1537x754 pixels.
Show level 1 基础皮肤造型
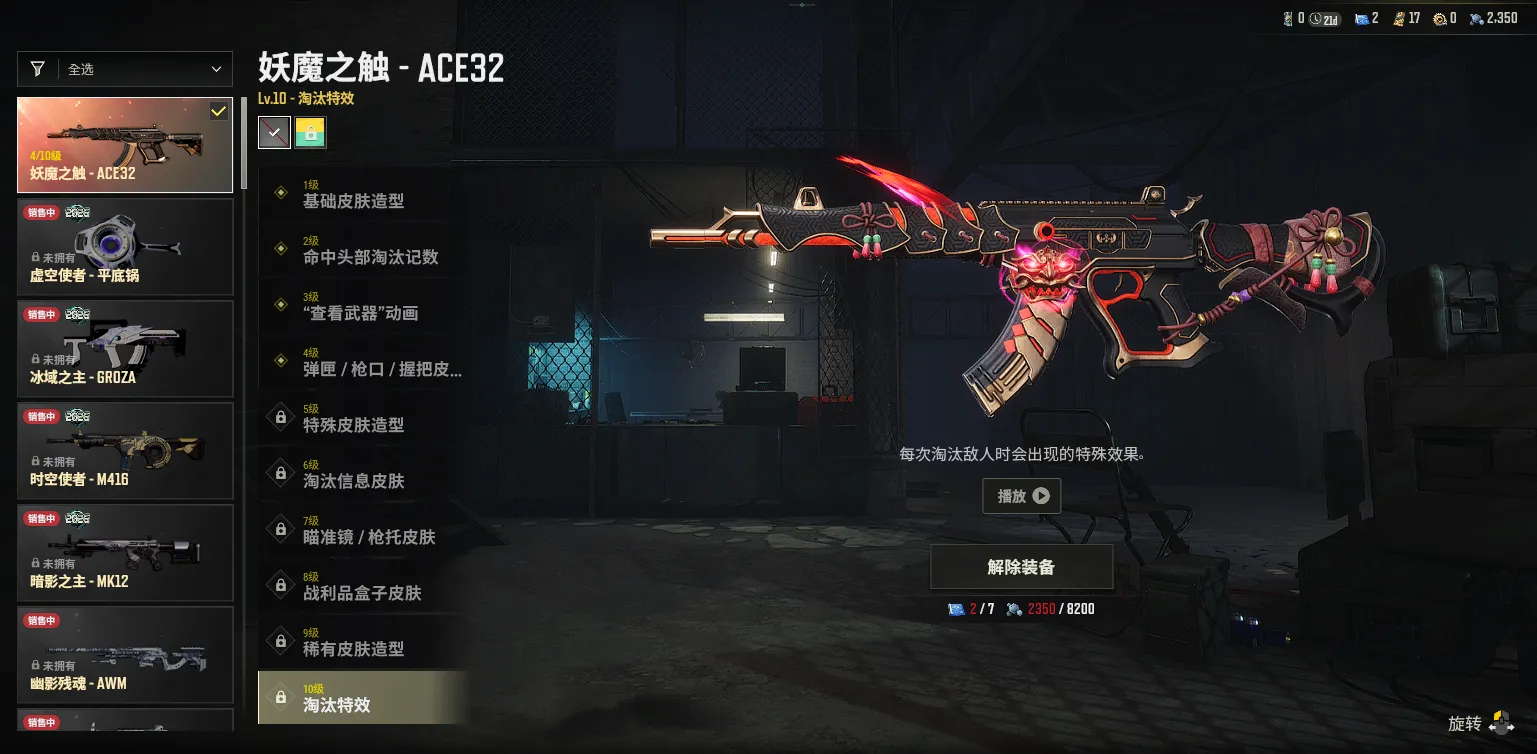coord(360,194)
